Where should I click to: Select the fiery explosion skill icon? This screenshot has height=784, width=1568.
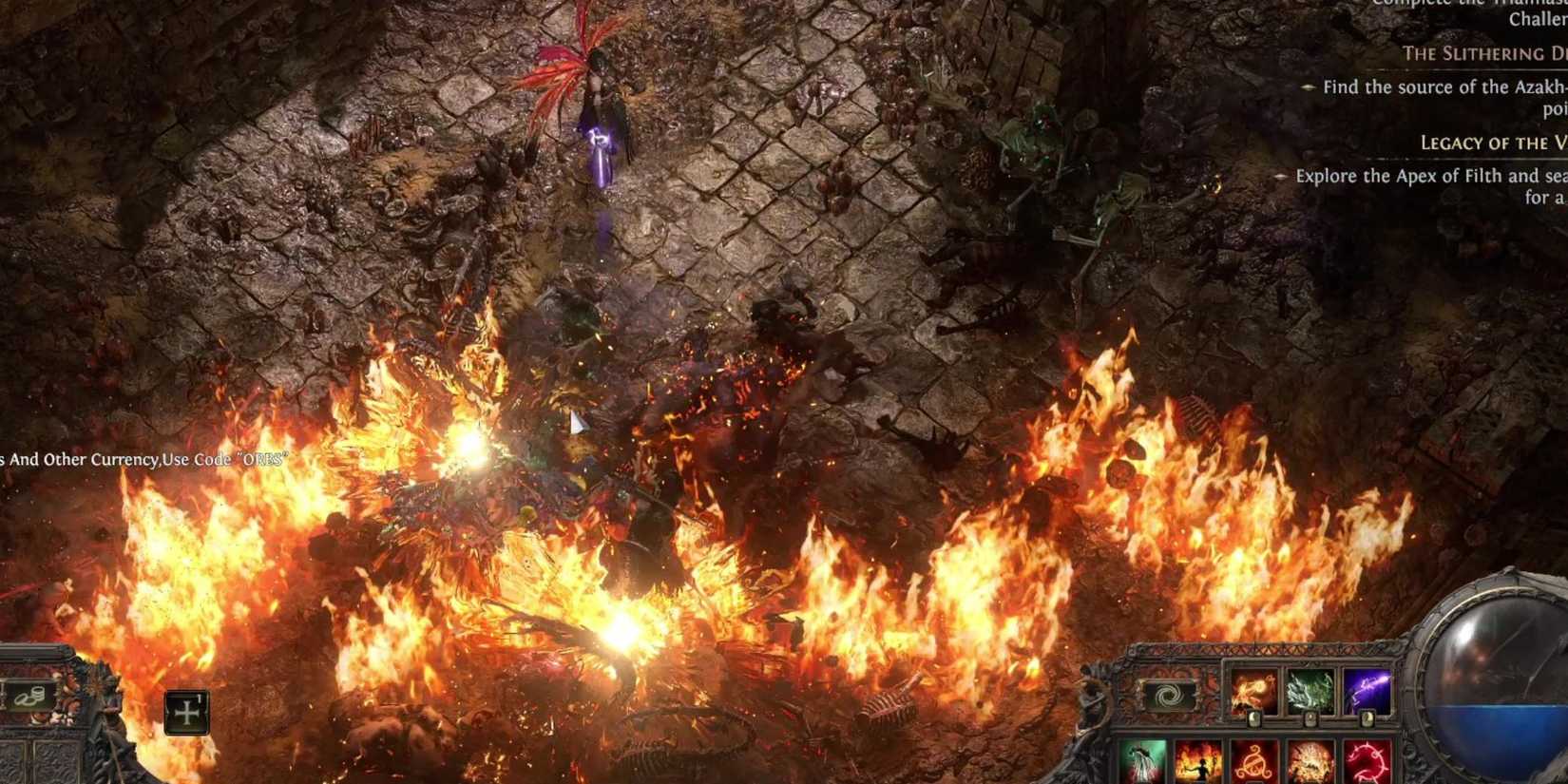click(x=1311, y=760)
